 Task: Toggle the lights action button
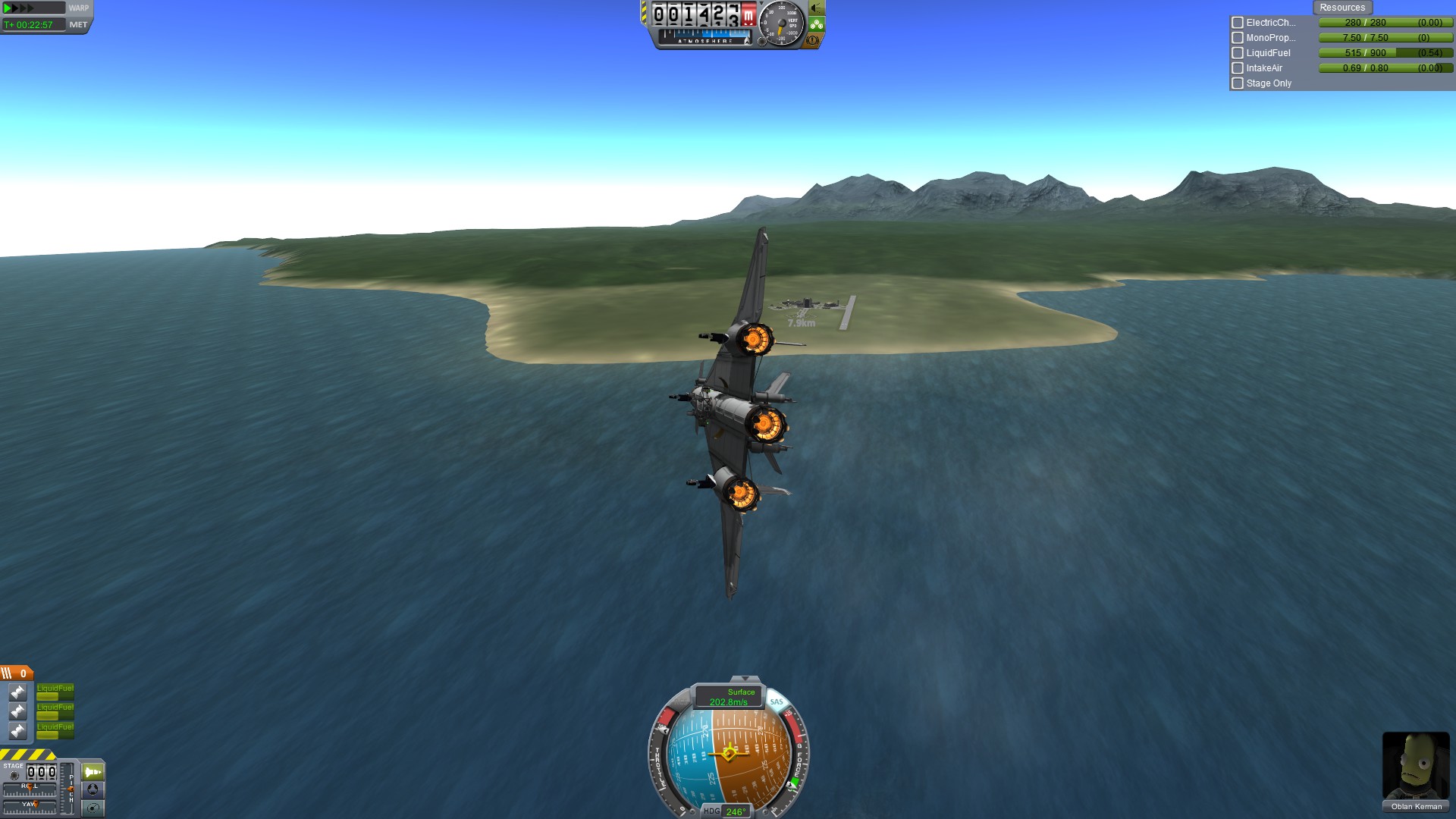click(816, 8)
